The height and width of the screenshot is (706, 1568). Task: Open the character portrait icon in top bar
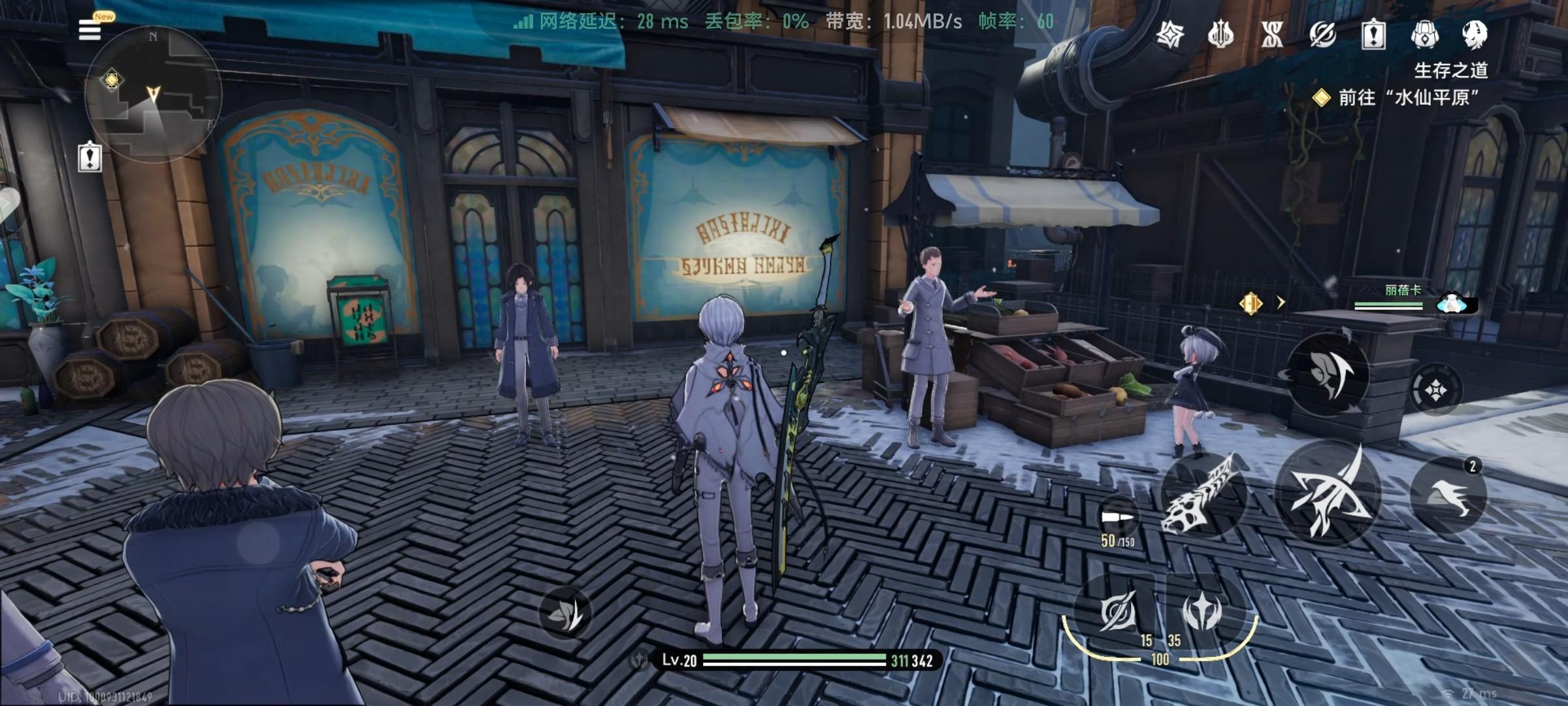pyautogui.click(x=1475, y=34)
